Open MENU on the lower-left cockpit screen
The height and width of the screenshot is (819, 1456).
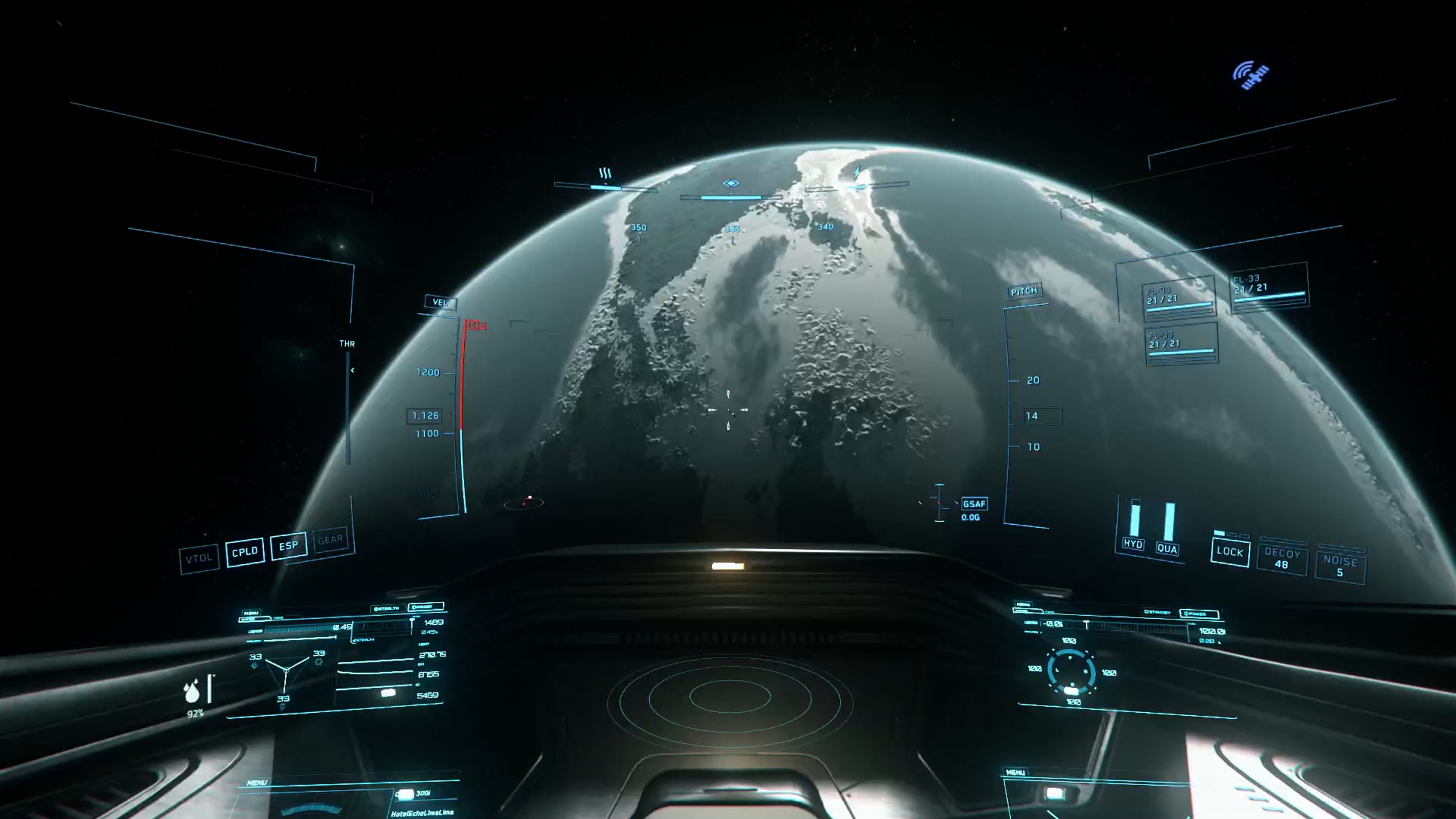[x=257, y=783]
